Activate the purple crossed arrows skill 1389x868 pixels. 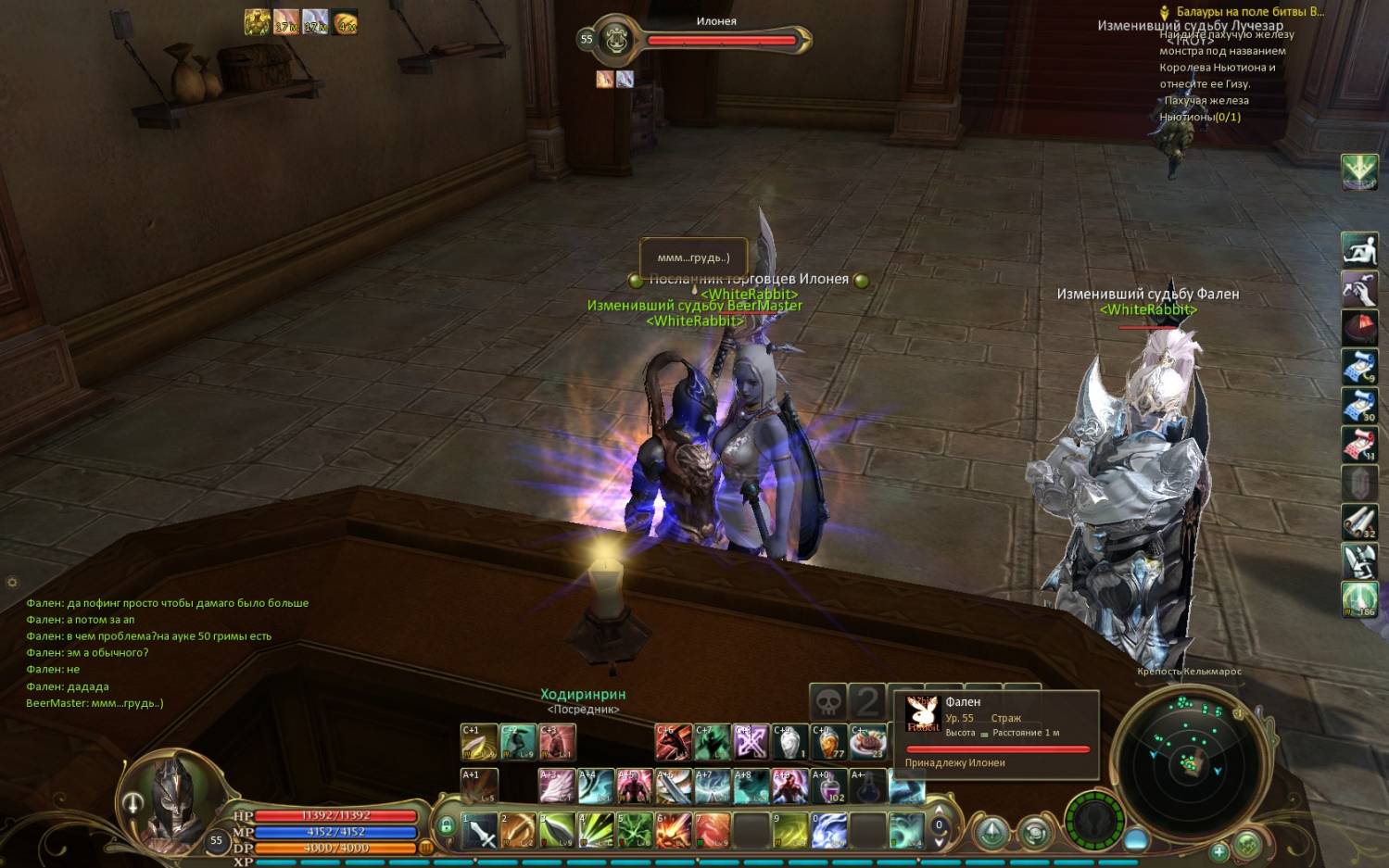click(x=751, y=742)
